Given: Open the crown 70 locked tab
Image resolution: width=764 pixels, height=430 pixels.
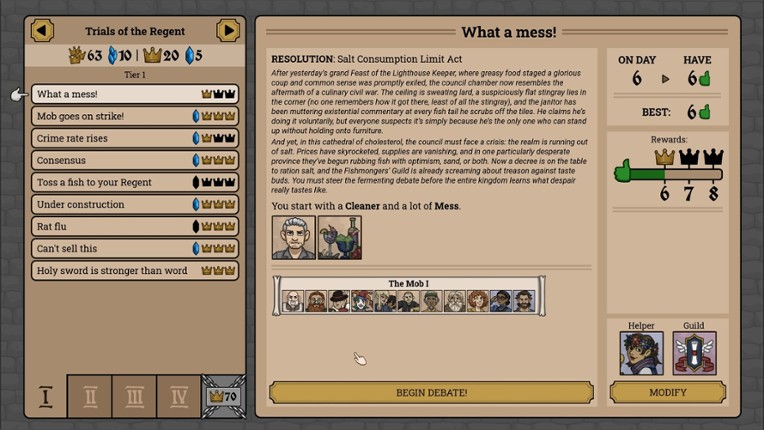Looking at the screenshot, I should tap(223, 396).
